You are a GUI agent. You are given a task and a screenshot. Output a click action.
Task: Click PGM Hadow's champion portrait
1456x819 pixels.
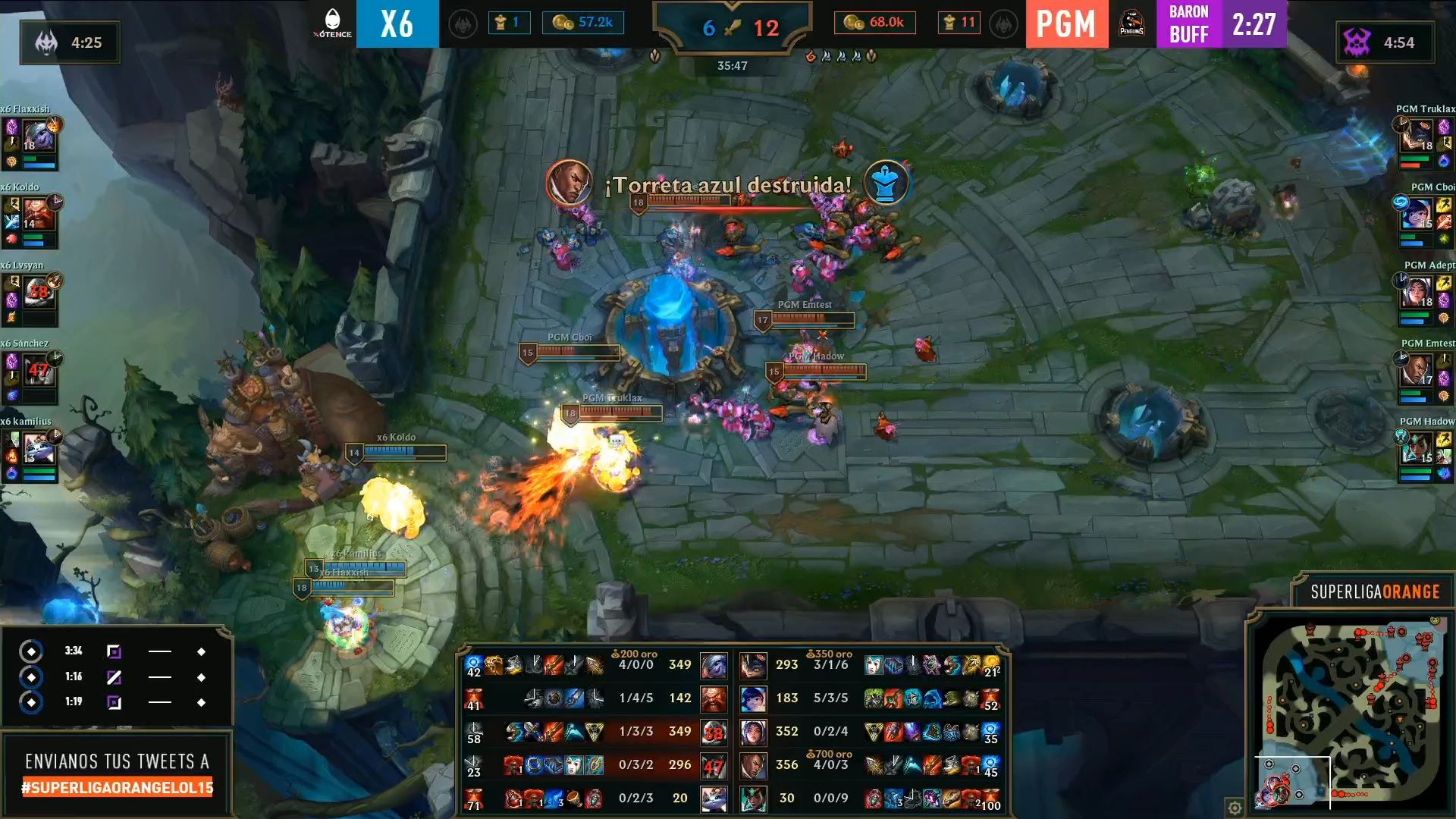(x=1417, y=449)
